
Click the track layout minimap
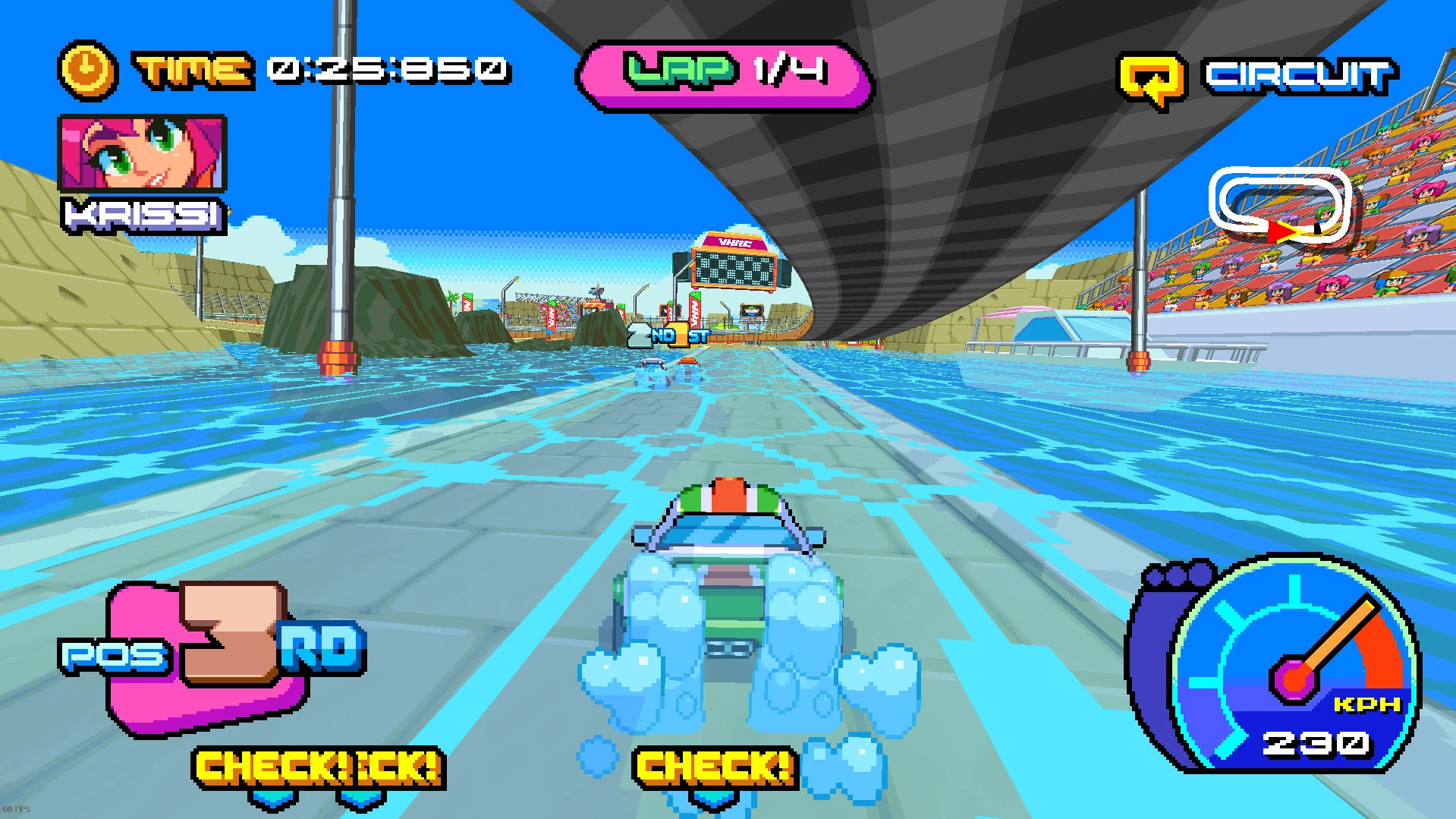pyautogui.click(x=1279, y=205)
